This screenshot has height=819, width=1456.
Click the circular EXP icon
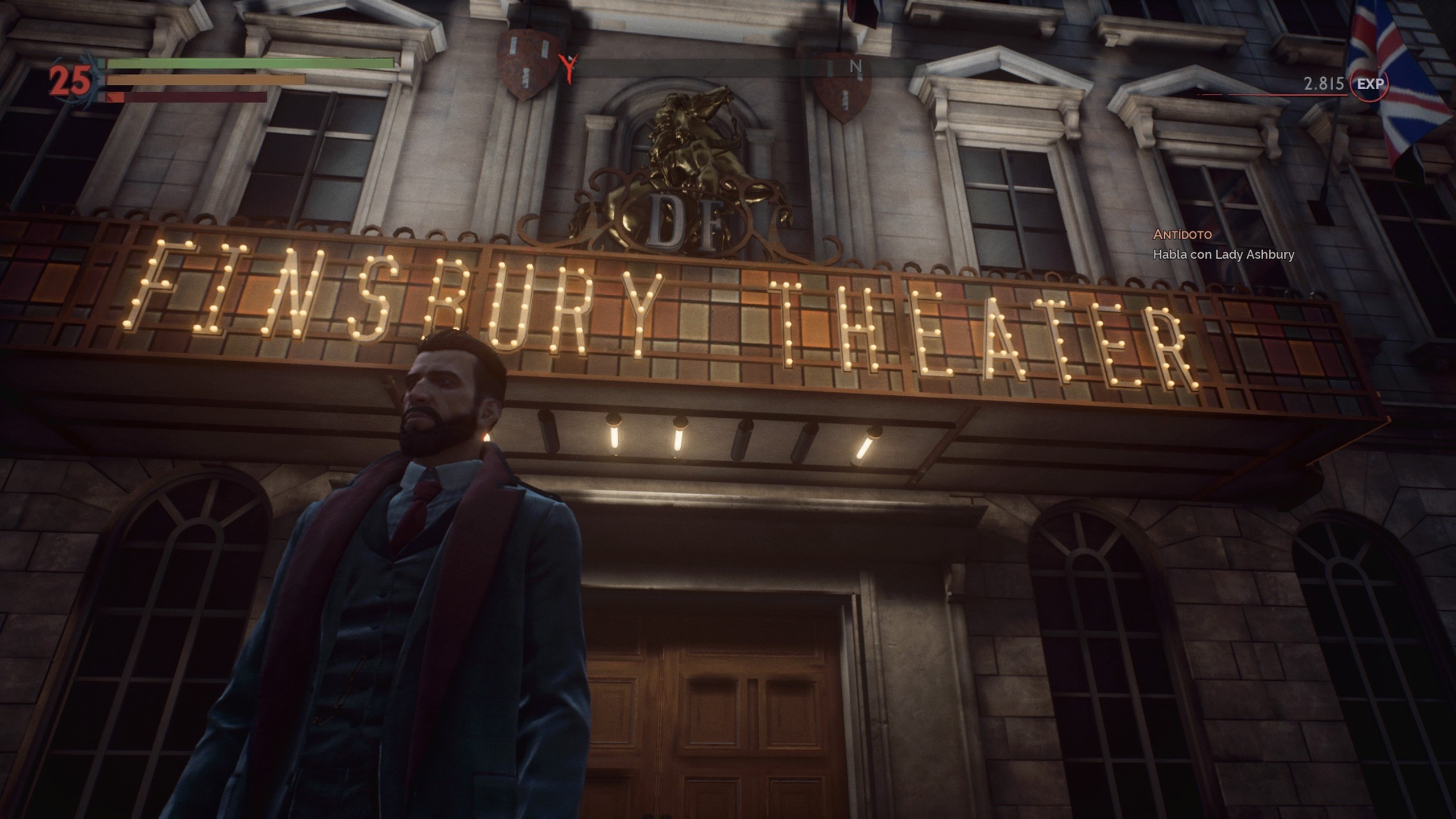[x=1370, y=84]
